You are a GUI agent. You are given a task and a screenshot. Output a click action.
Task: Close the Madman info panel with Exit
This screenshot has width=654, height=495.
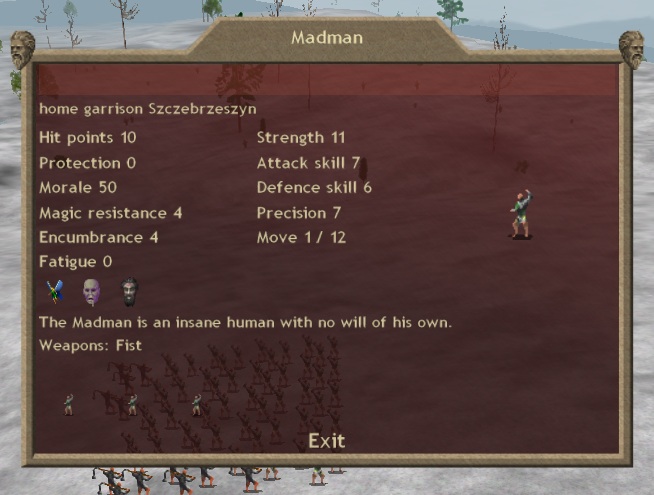[x=326, y=441]
